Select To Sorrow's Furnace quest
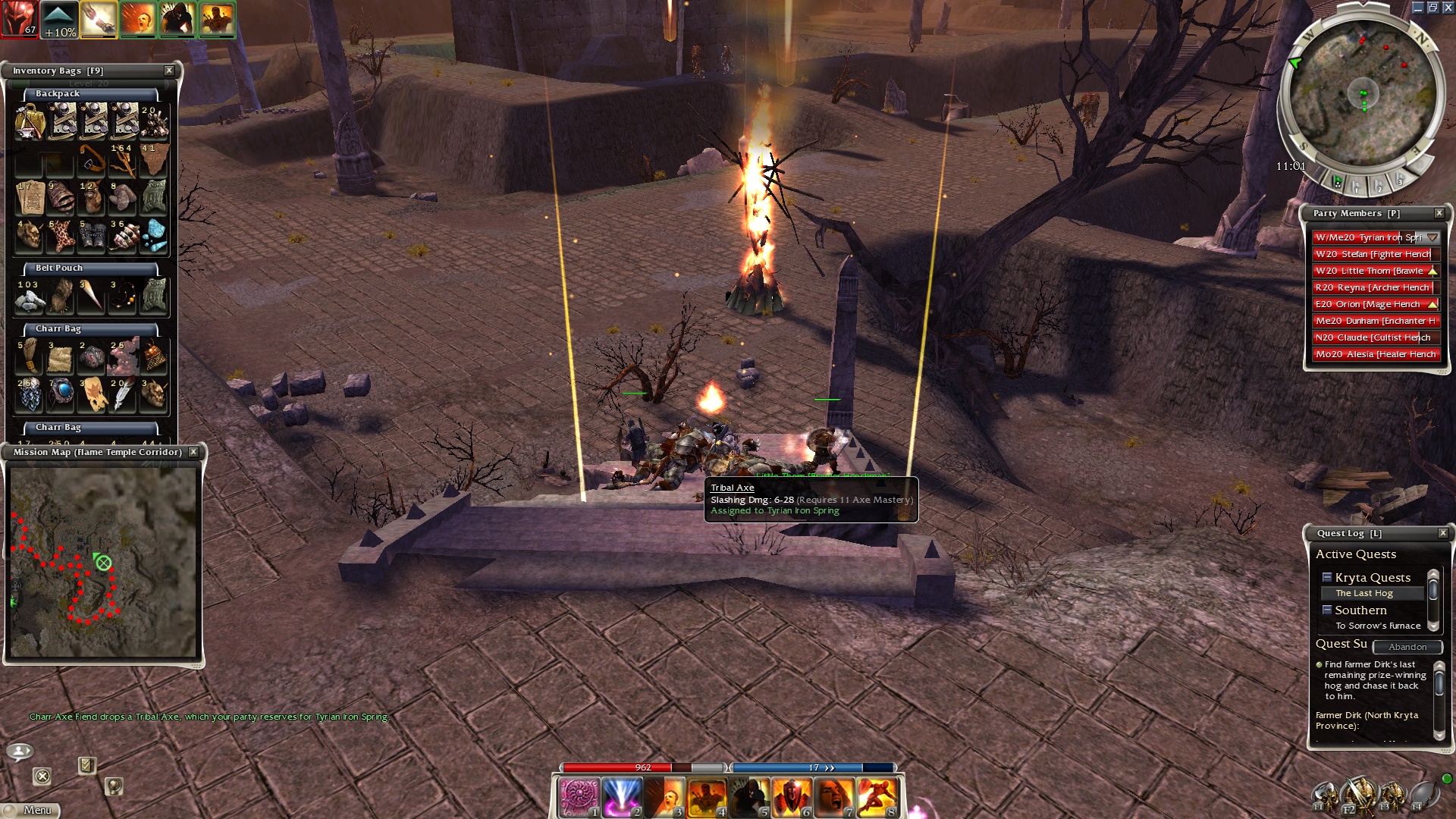The image size is (1456, 819). 1377,626
